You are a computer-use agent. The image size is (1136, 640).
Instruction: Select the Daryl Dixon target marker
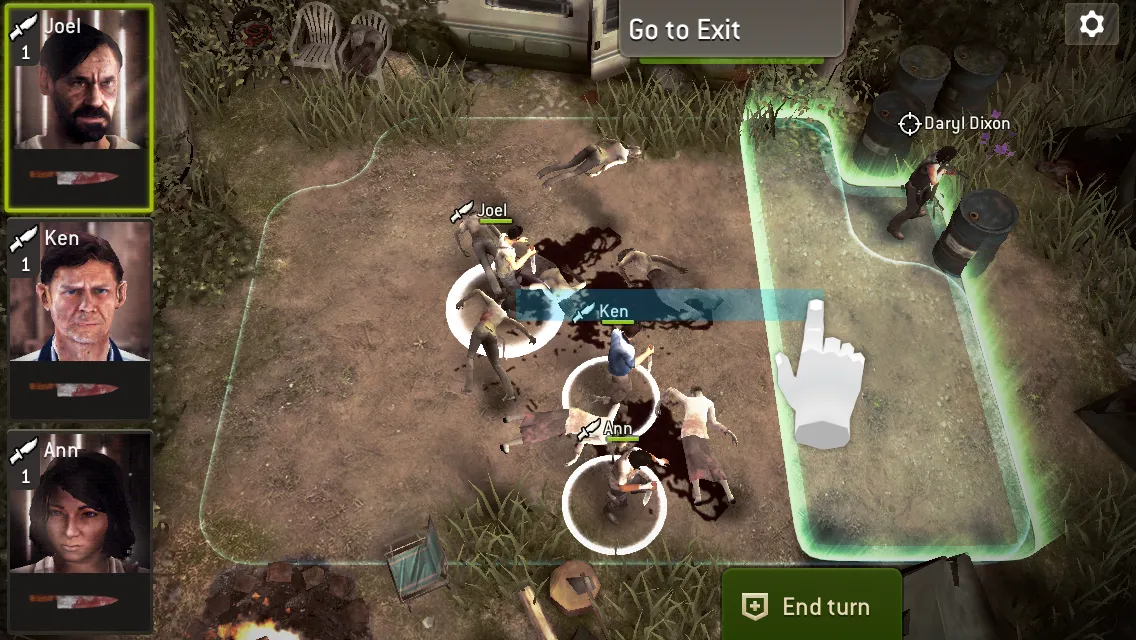909,123
